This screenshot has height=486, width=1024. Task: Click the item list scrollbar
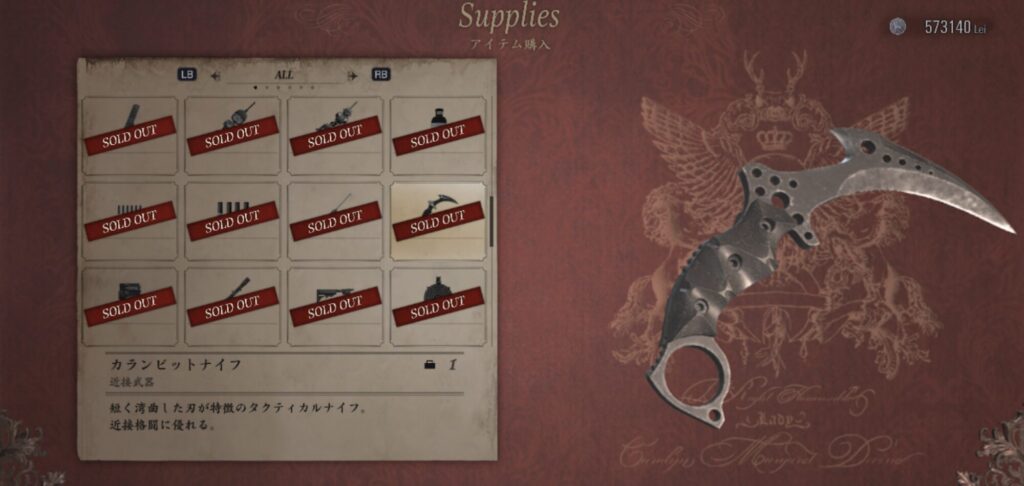(491, 220)
